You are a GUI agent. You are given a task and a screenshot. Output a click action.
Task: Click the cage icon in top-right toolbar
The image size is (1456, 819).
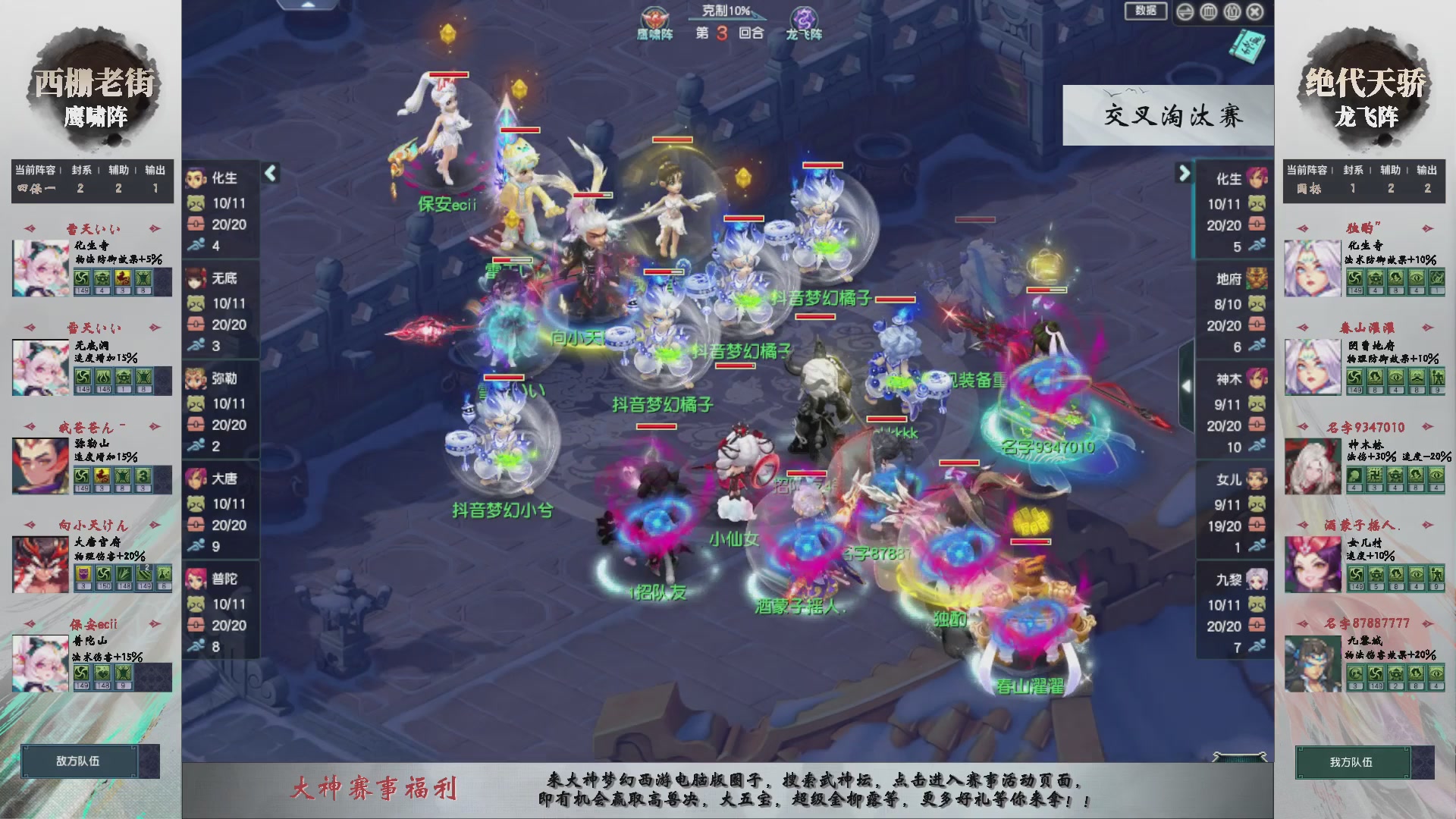[1208, 13]
